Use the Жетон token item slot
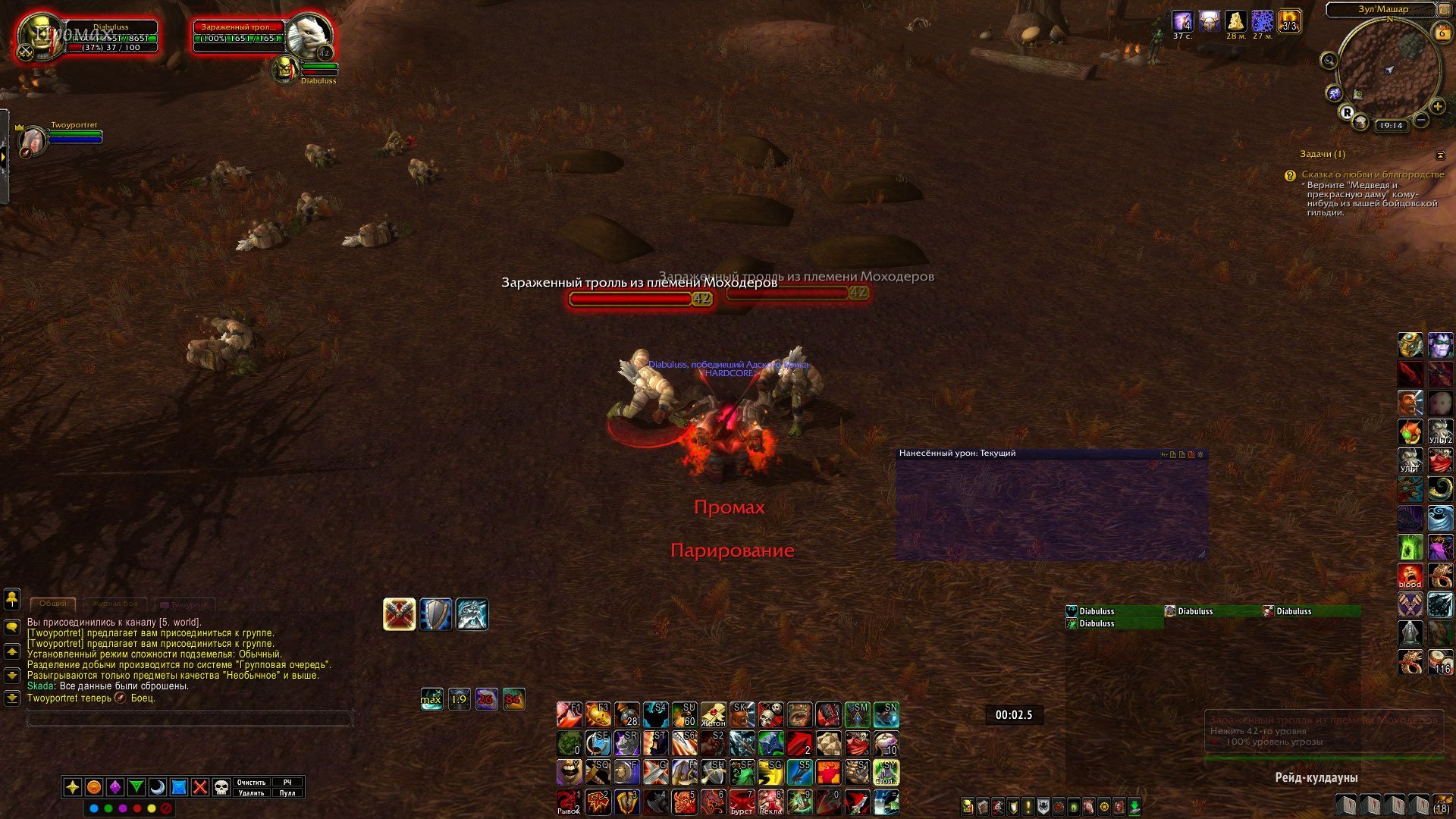Screen dimensions: 1456x819 [713, 714]
